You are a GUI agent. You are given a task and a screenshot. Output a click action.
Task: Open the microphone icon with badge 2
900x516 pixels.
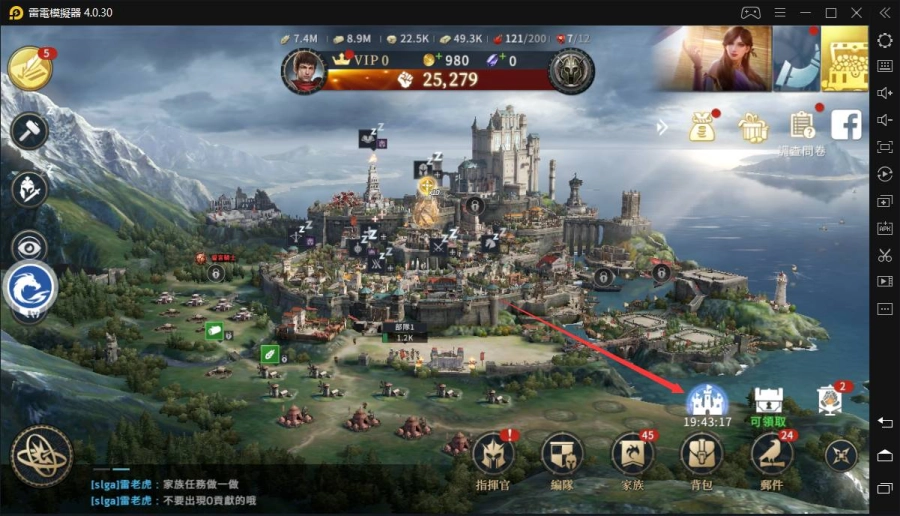829,400
